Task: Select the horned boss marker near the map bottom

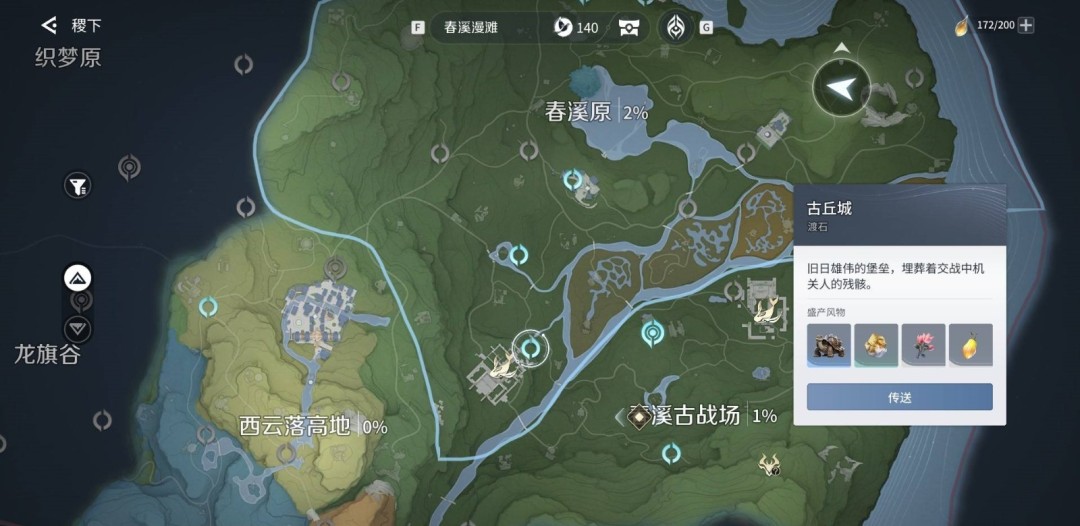Action: 769,464
